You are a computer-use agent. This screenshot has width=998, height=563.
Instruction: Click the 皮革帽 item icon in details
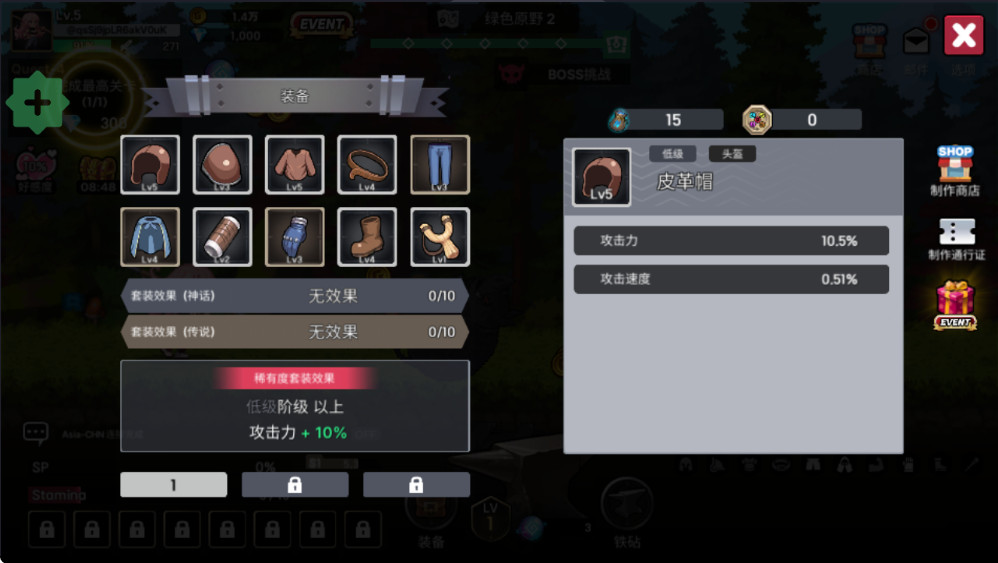pyautogui.click(x=601, y=178)
